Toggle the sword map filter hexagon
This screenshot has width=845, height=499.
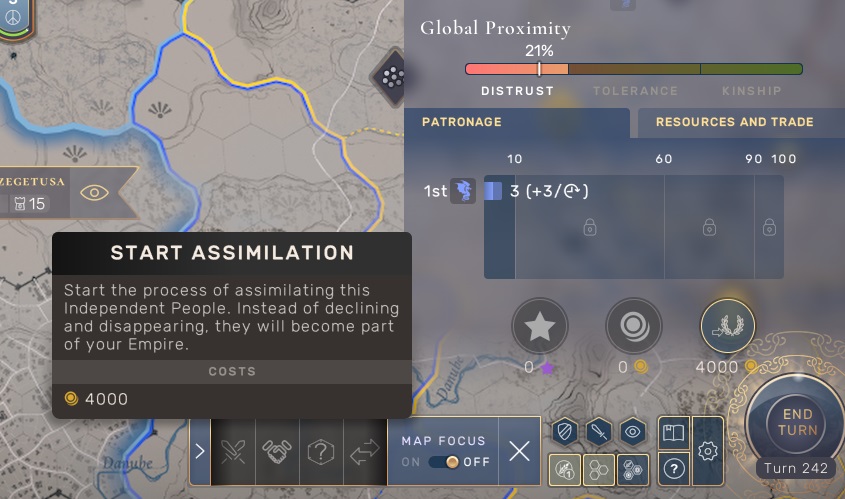click(598, 432)
